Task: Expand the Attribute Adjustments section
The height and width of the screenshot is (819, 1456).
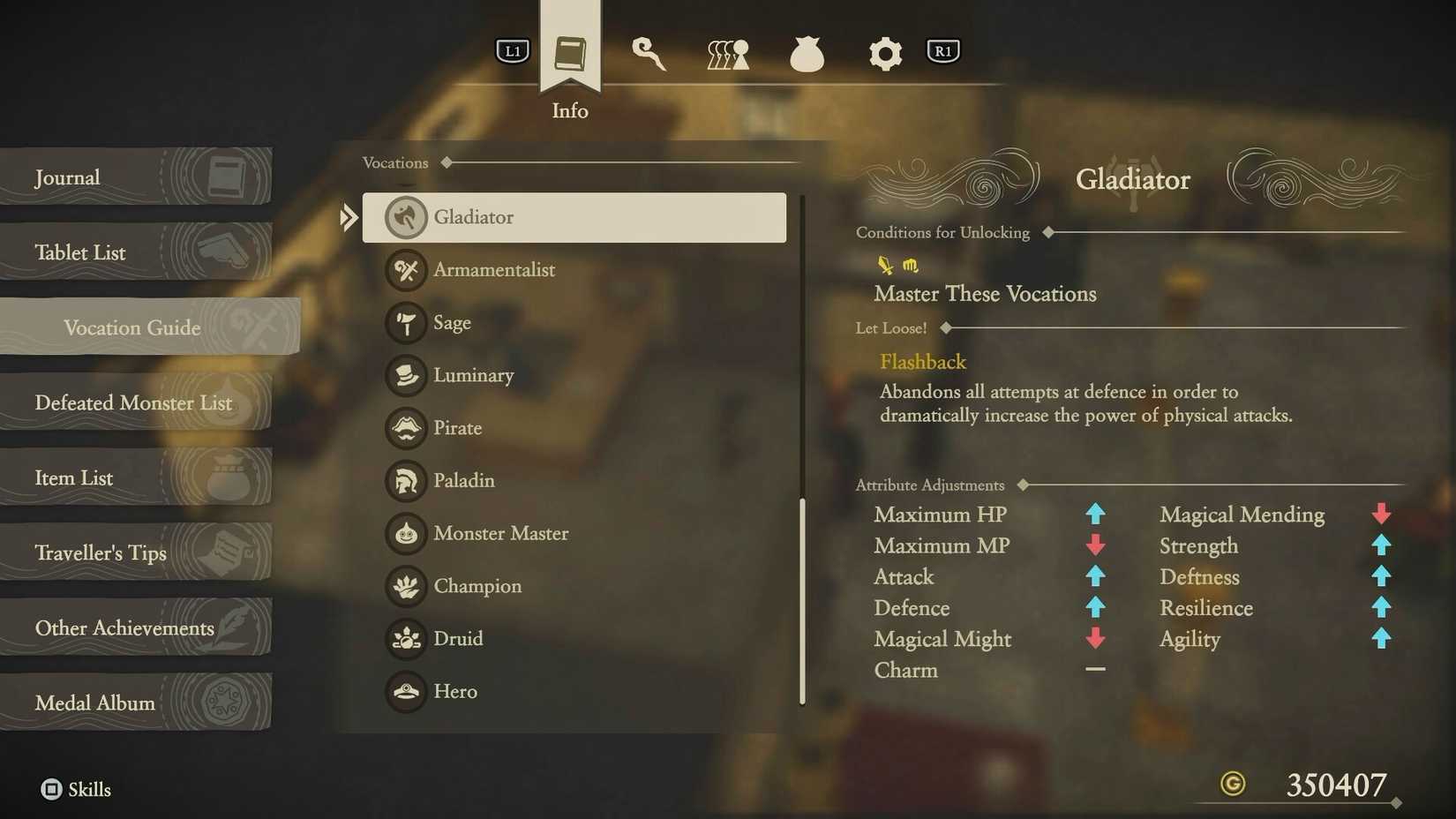Action: pyautogui.click(x=1024, y=485)
